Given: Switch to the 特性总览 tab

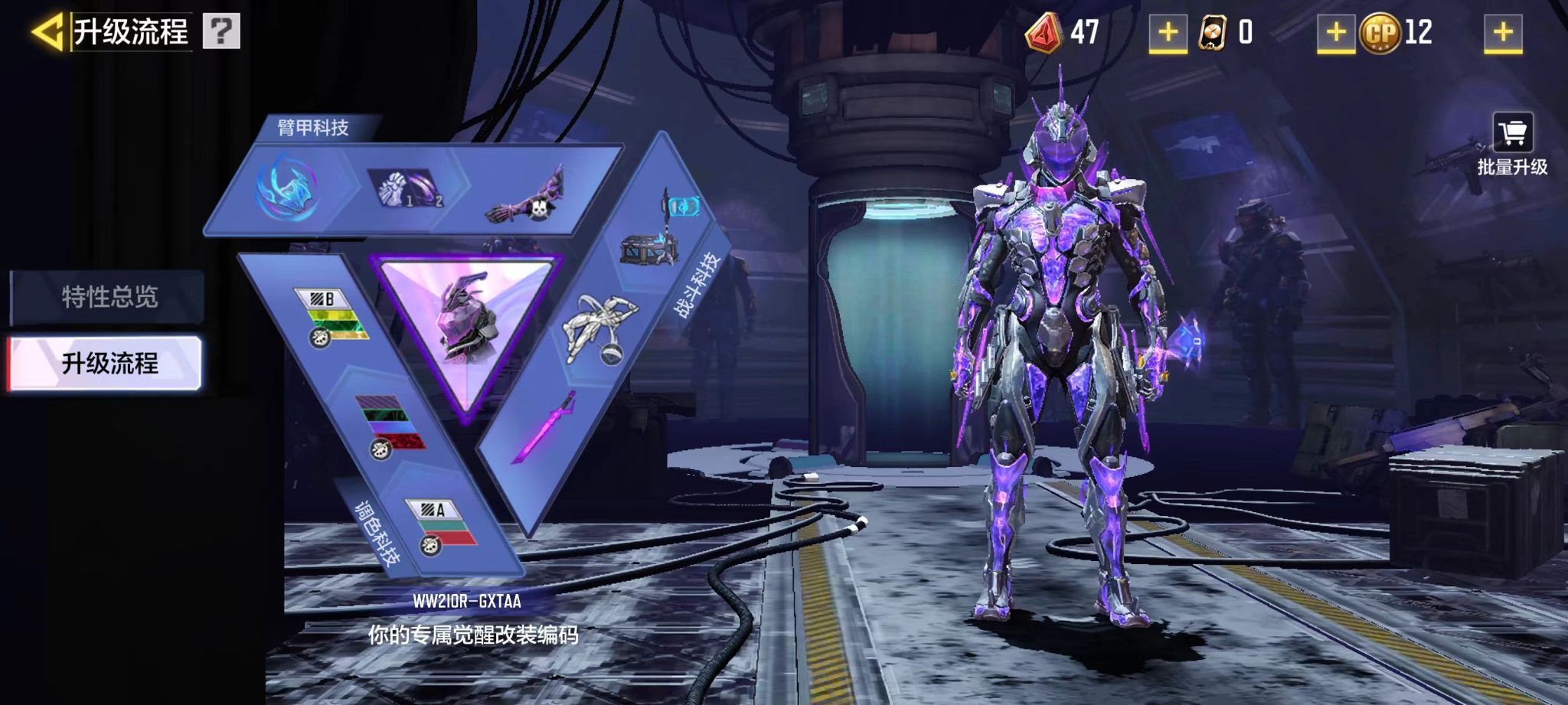Looking at the screenshot, I should click(x=109, y=297).
